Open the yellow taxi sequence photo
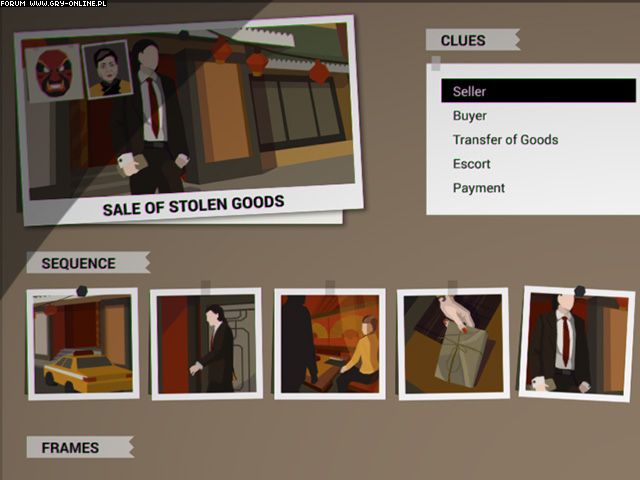The image size is (640, 480). pos(82,345)
